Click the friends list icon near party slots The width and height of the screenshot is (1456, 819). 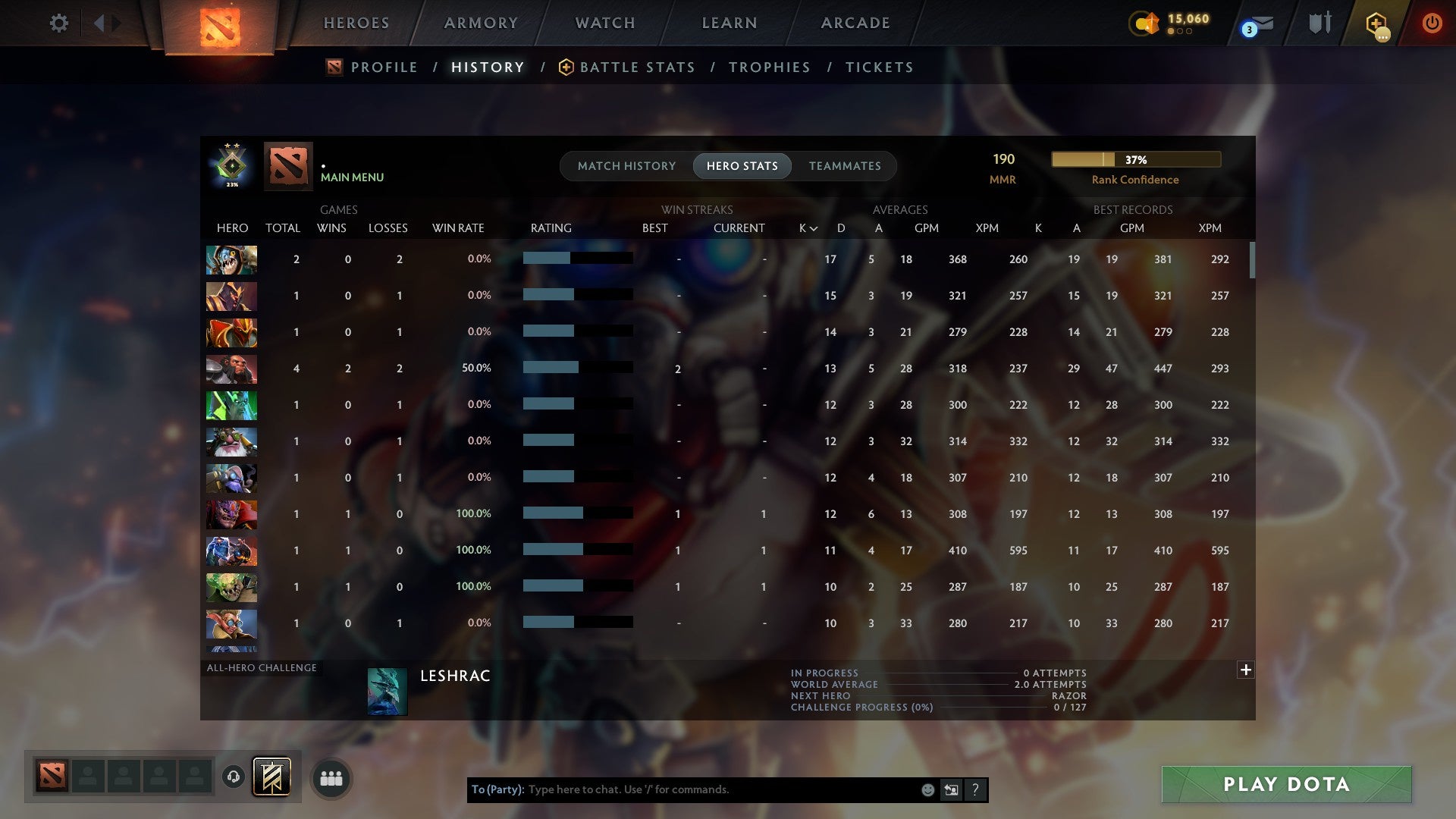[x=331, y=777]
